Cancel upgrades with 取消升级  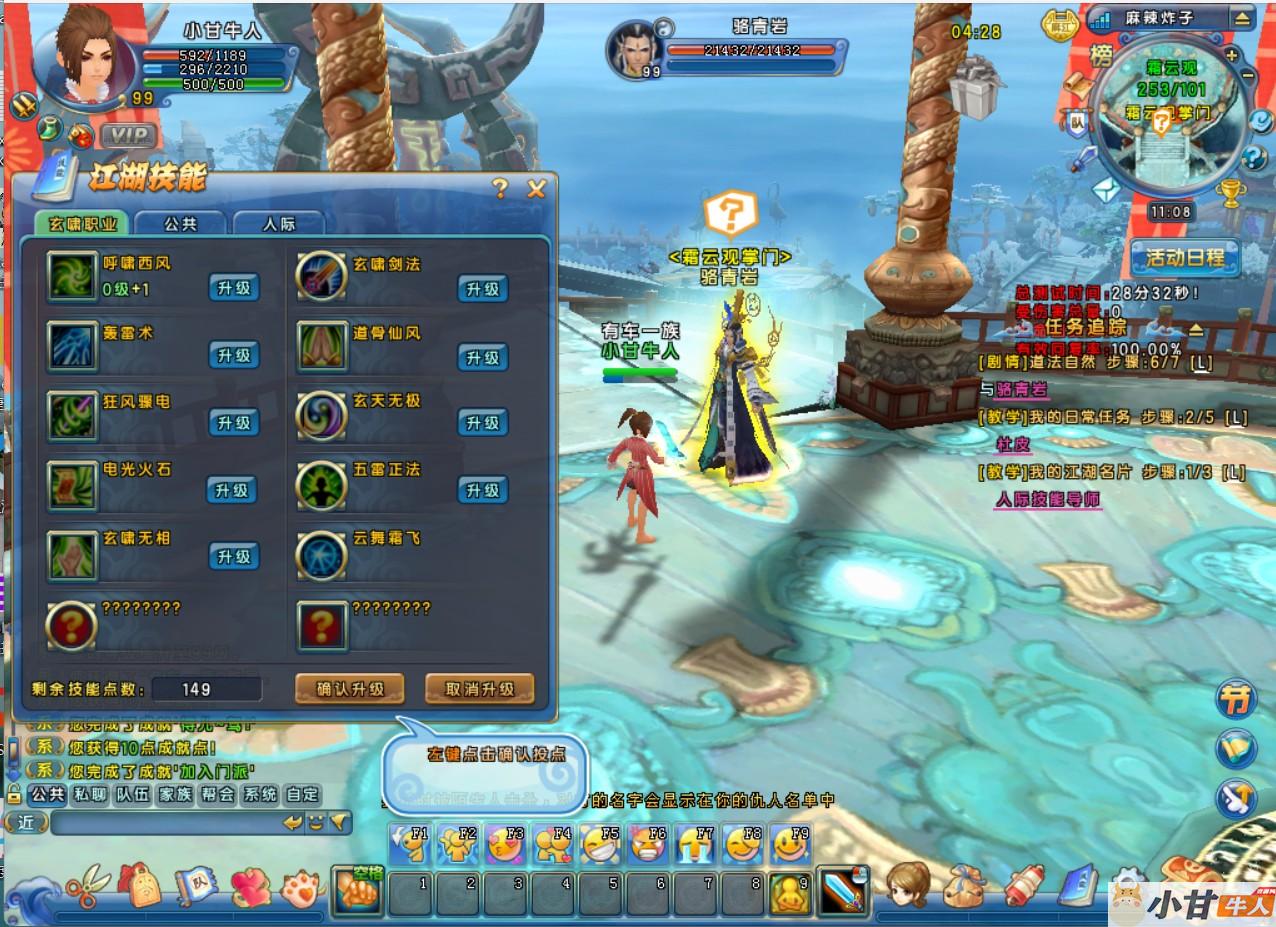[x=479, y=689]
